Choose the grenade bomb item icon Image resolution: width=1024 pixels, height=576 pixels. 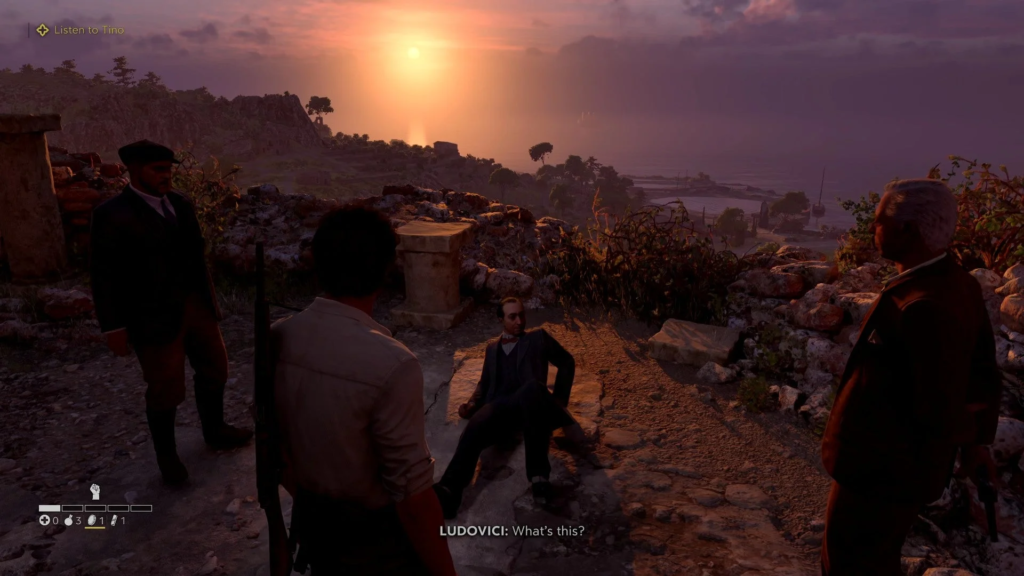coord(69,520)
